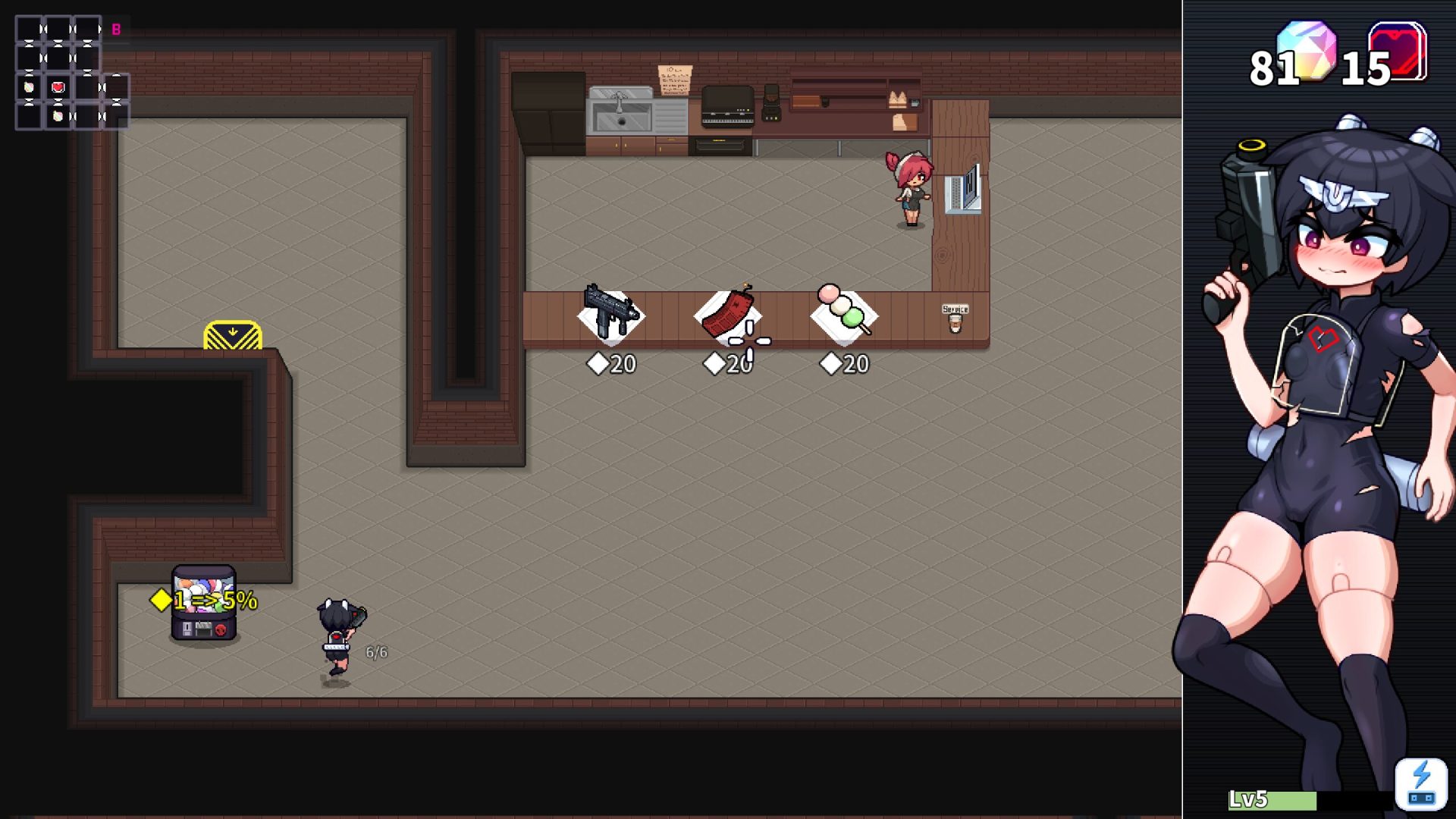Viewport: 1456px width, 819px height.
Task: Activate the lightning bolt skill icon
Action: point(1420,784)
